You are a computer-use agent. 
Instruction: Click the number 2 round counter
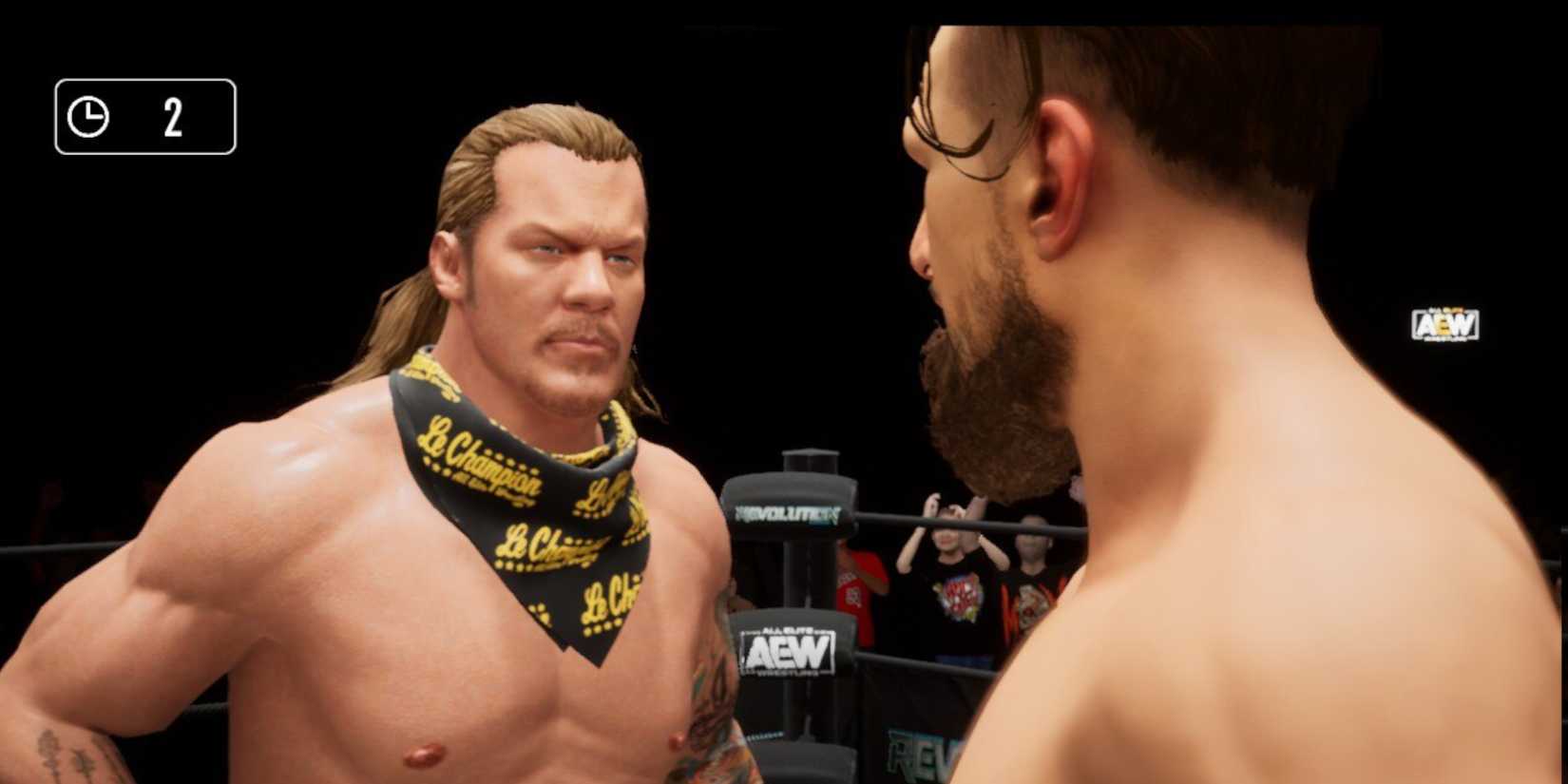point(174,118)
